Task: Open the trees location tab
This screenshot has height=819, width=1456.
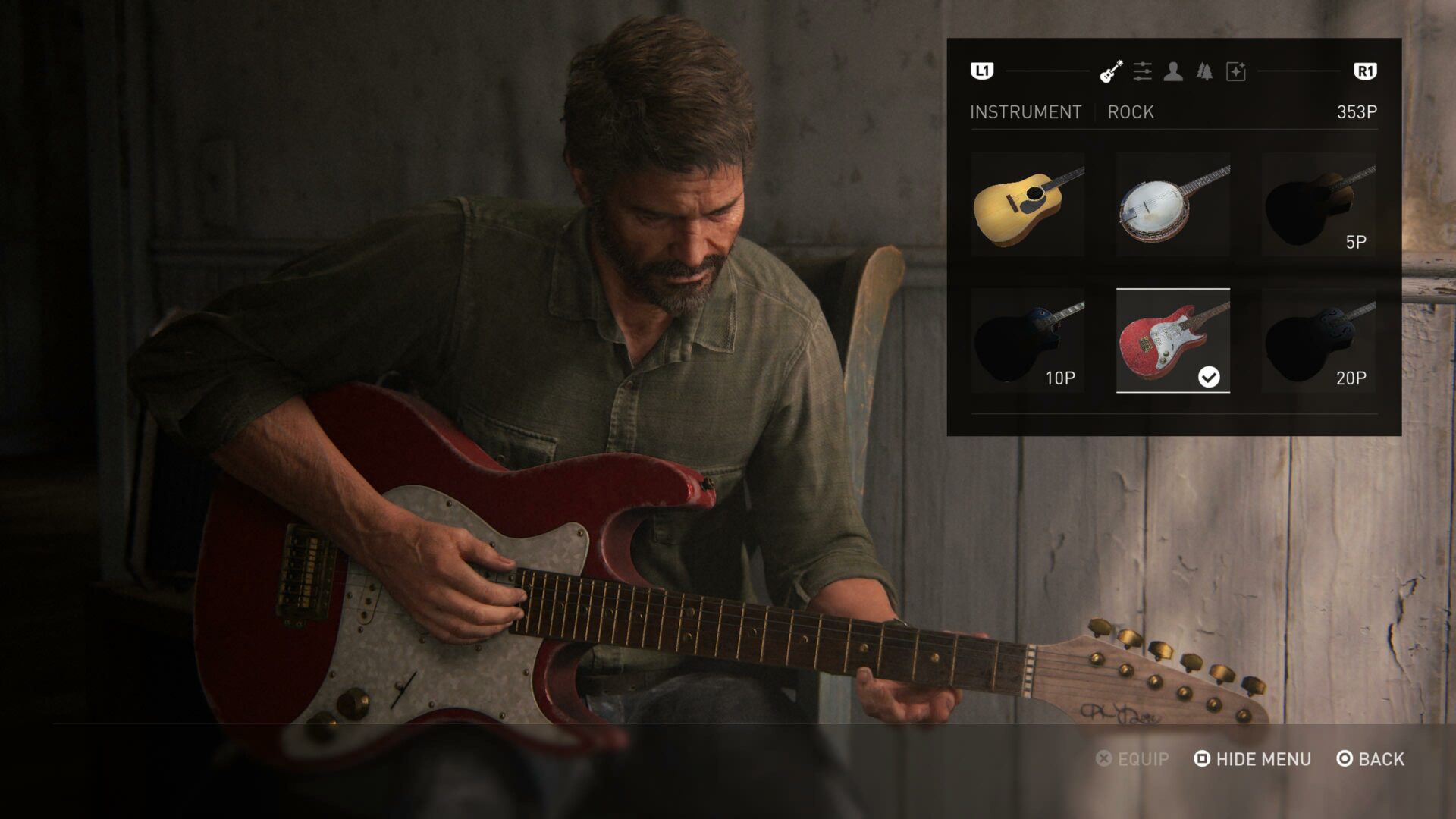Action: (1204, 71)
